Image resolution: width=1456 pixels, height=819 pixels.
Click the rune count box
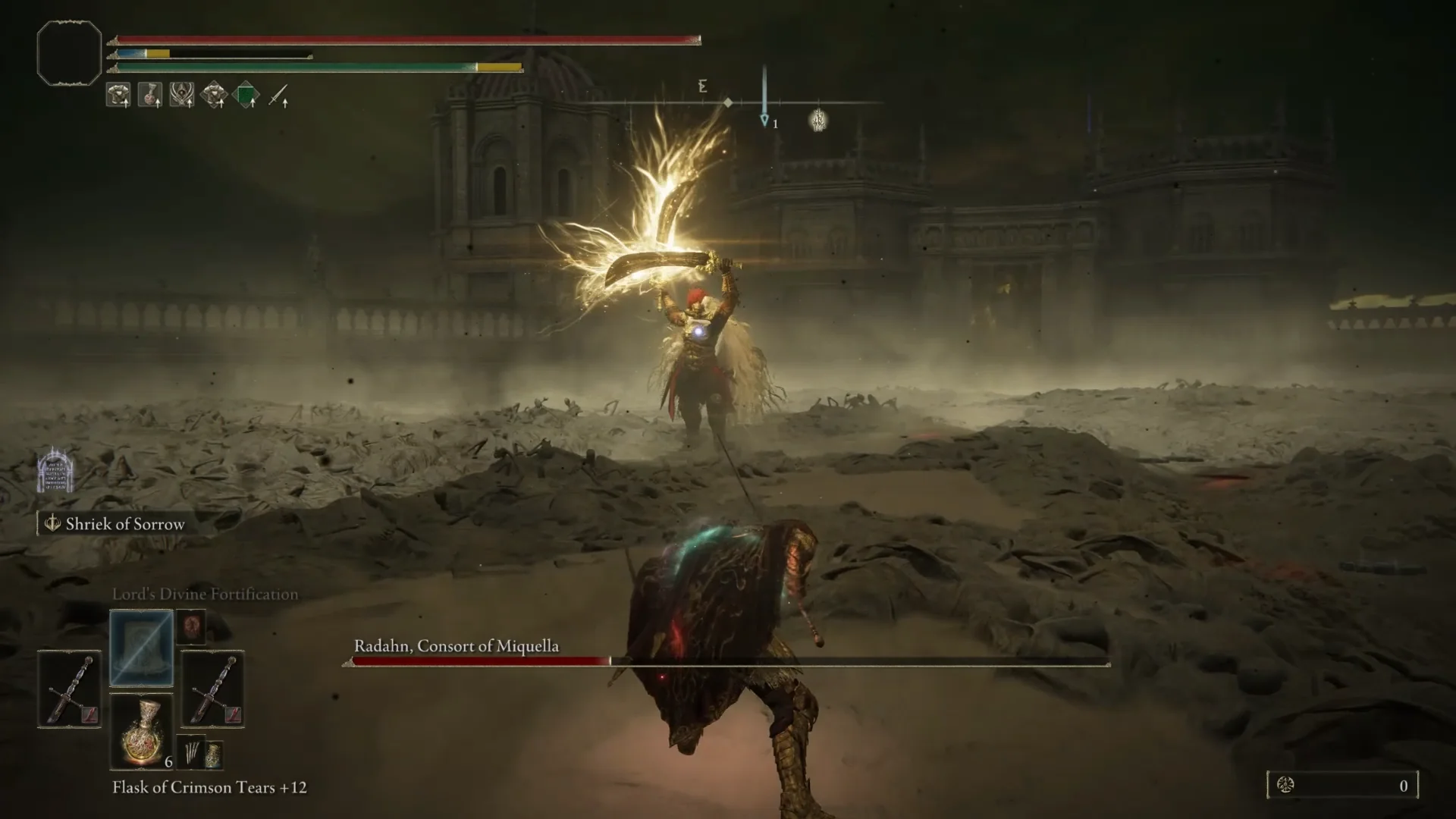[x=1342, y=786]
